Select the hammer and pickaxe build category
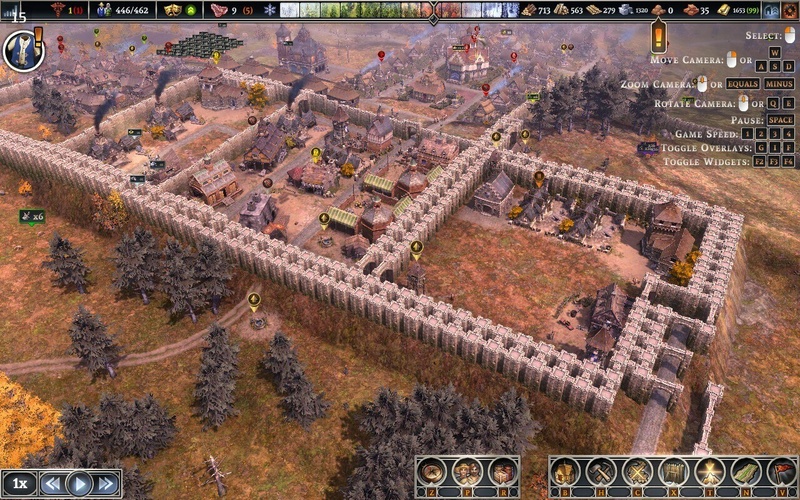The width and height of the screenshot is (800, 500). (601, 471)
